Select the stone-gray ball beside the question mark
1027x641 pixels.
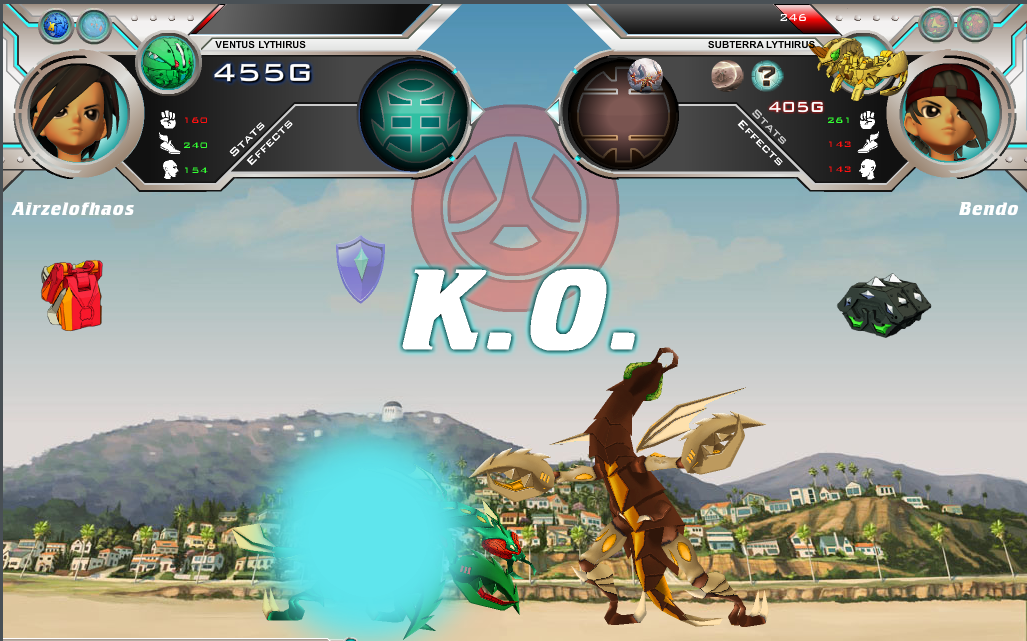tap(726, 75)
